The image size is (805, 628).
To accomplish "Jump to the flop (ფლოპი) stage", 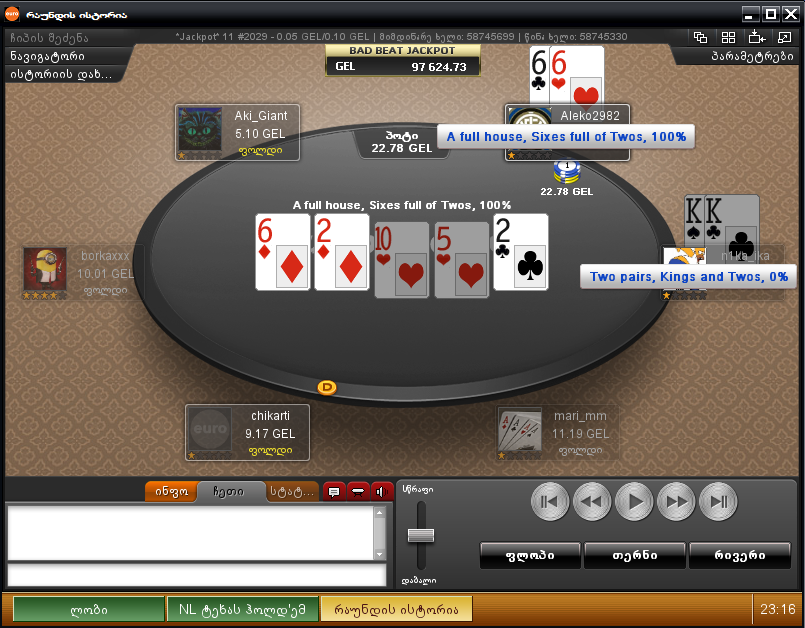I will [x=530, y=555].
